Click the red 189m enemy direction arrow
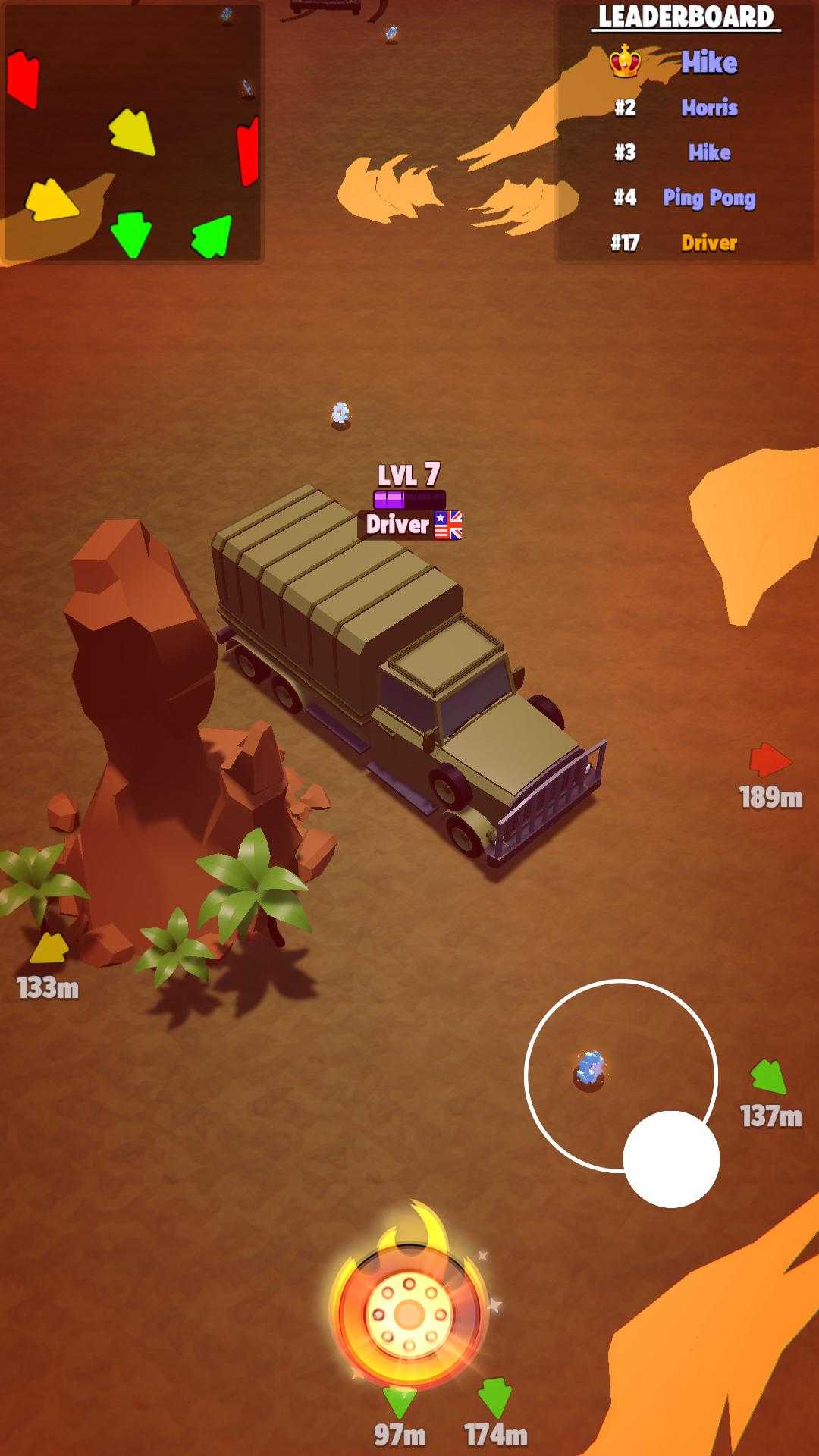 point(770,760)
